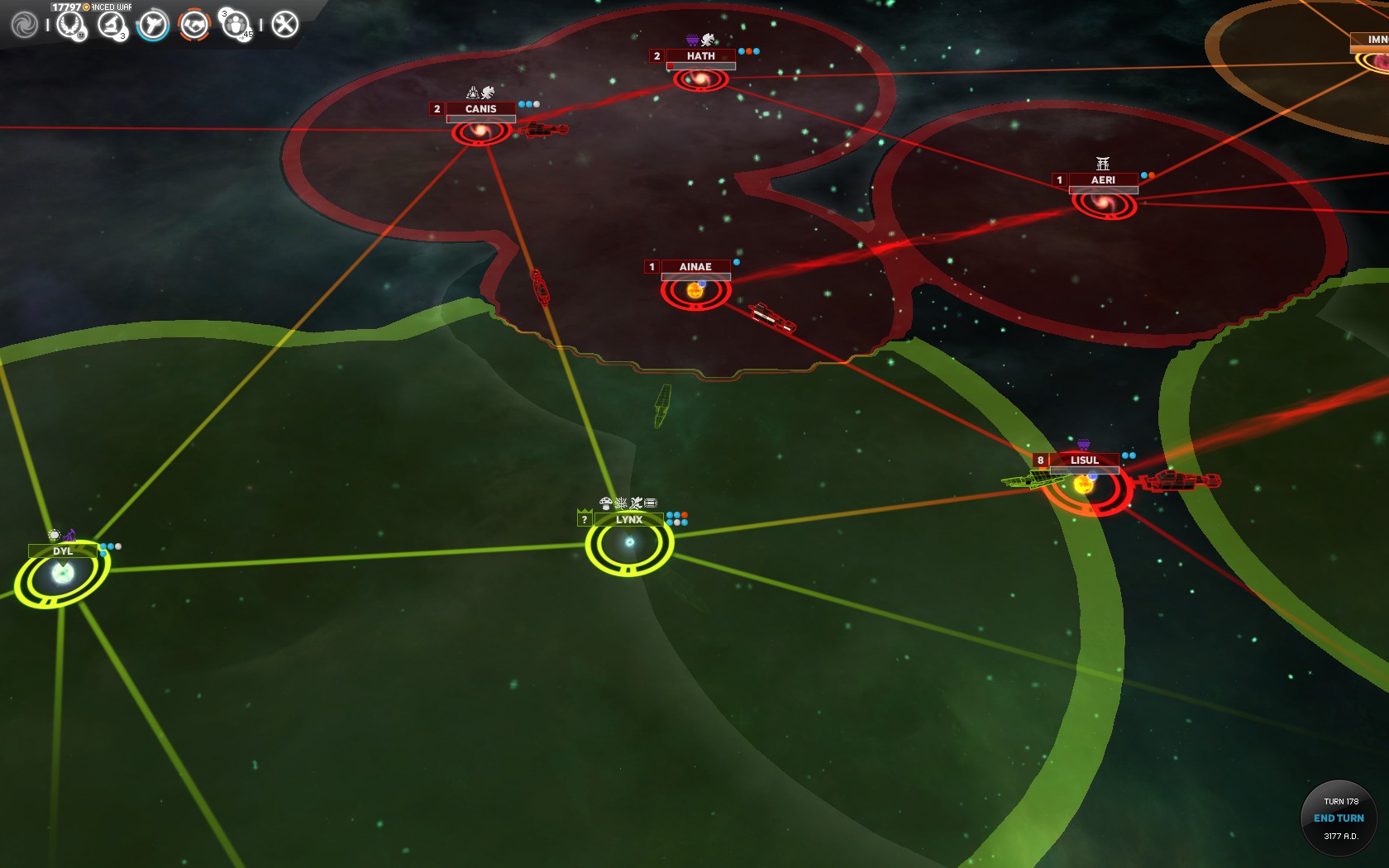Select the Lynx star system
The height and width of the screenshot is (868, 1389).
(629, 542)
